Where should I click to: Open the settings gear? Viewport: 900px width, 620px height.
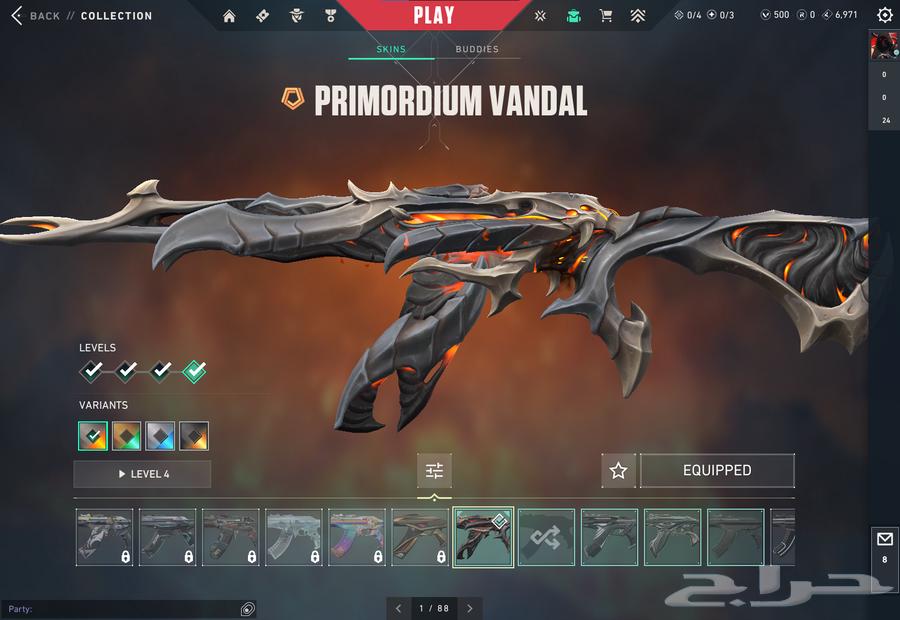[x=884, y=15]
